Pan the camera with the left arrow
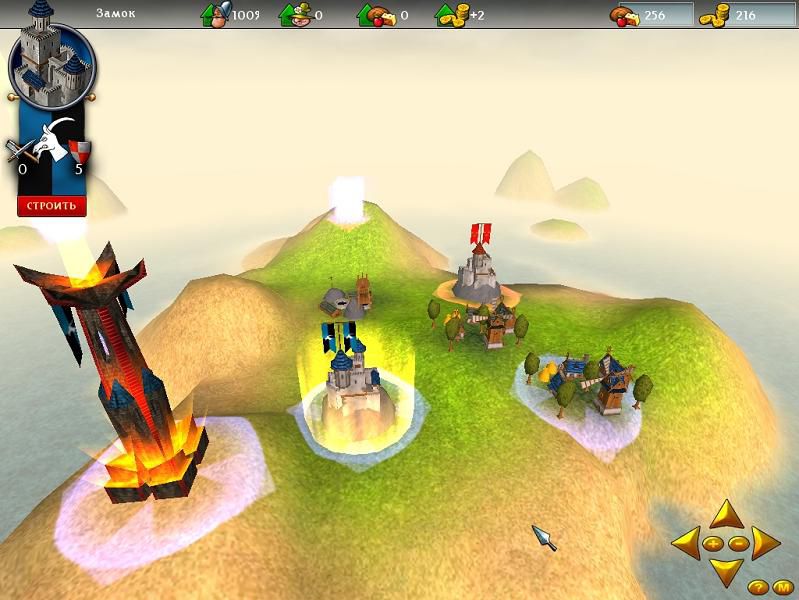This screenshot has height=600, width=799. [x=686, y=544]
